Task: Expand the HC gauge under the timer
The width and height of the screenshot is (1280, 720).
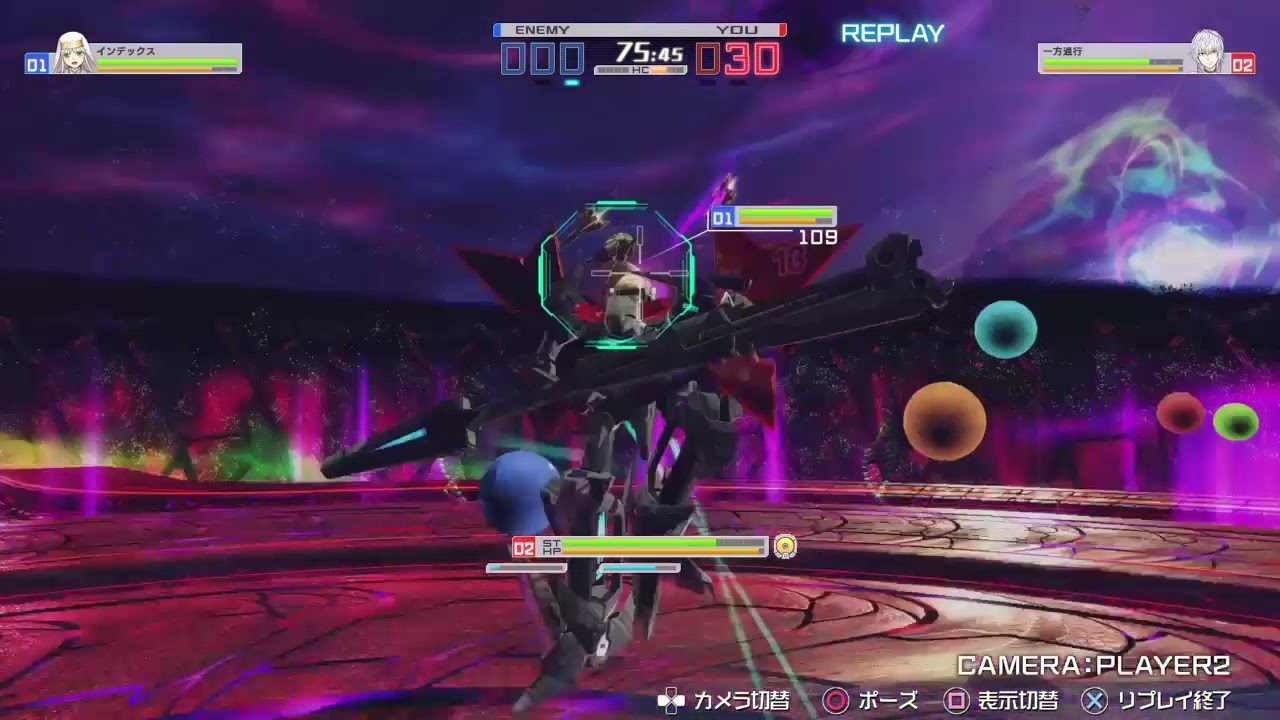Action: [x=639, y=70]
